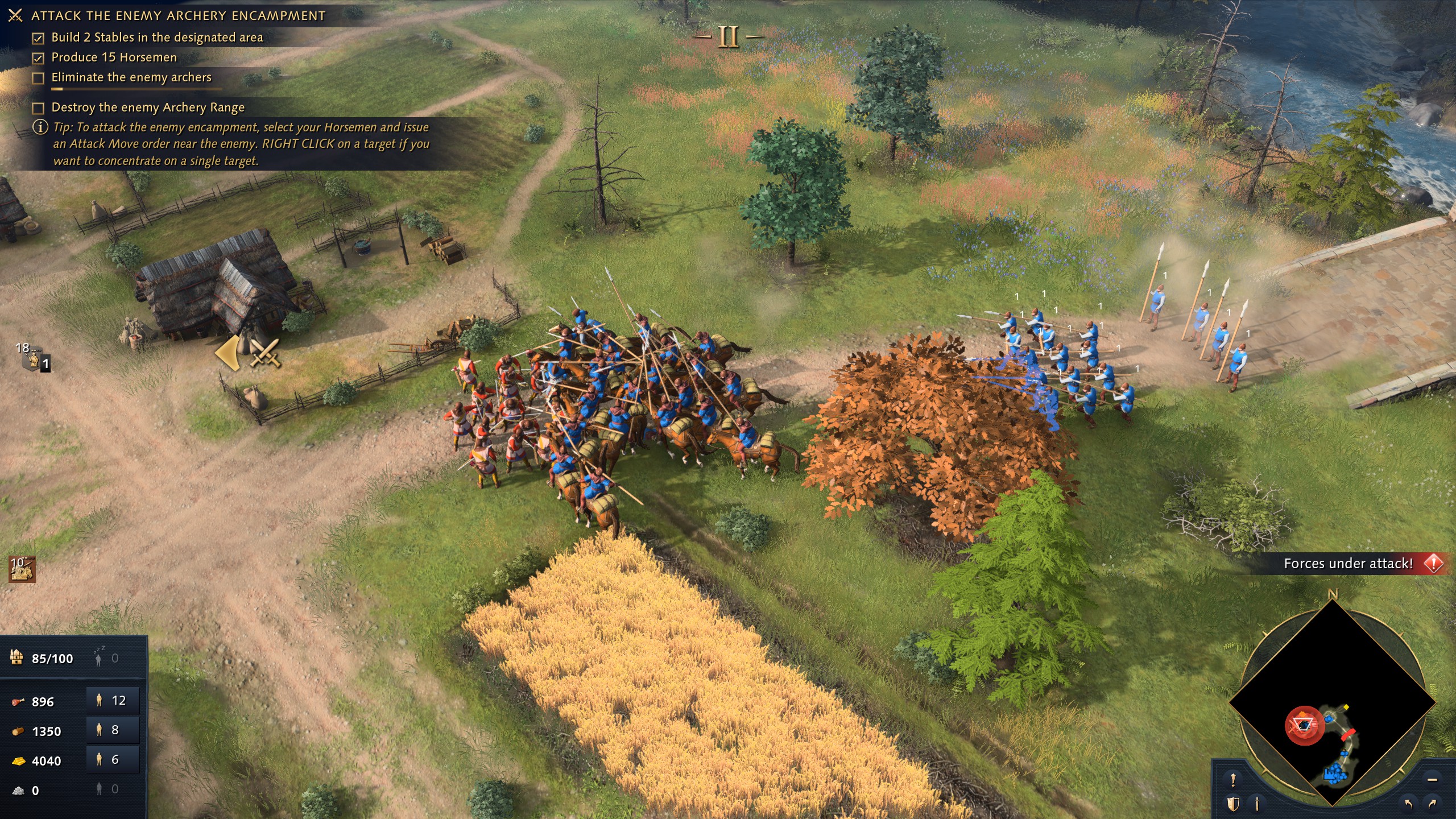Viewport: 1456px width, 819px height.
Task: Click the exclamation ping button by minimap
Action: point(1233,779)
